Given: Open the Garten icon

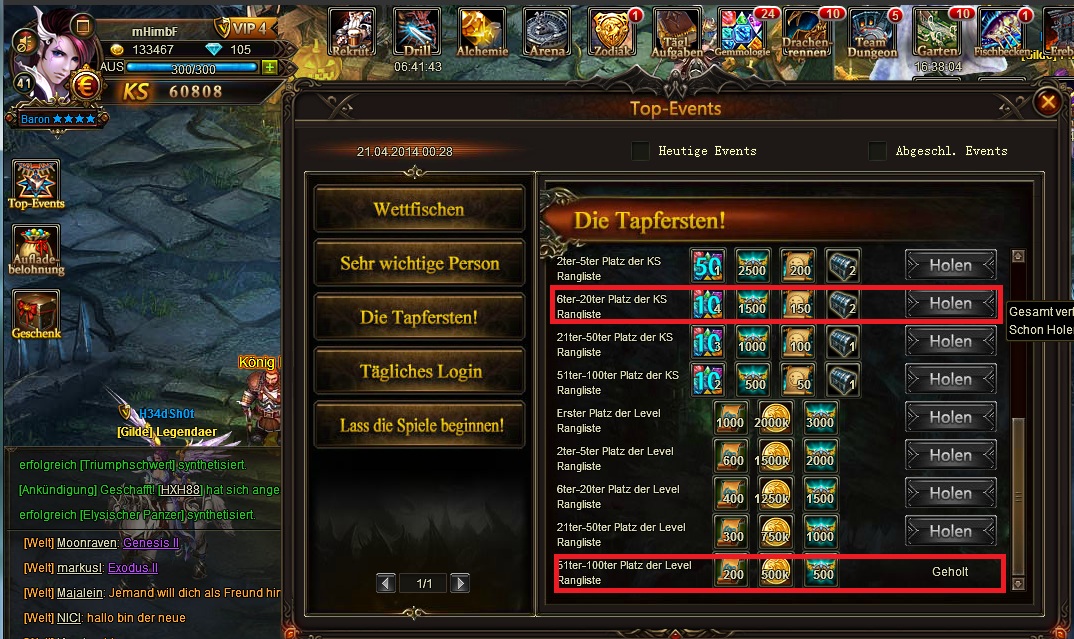Looking at the screenshot, I should click(938, 33).
